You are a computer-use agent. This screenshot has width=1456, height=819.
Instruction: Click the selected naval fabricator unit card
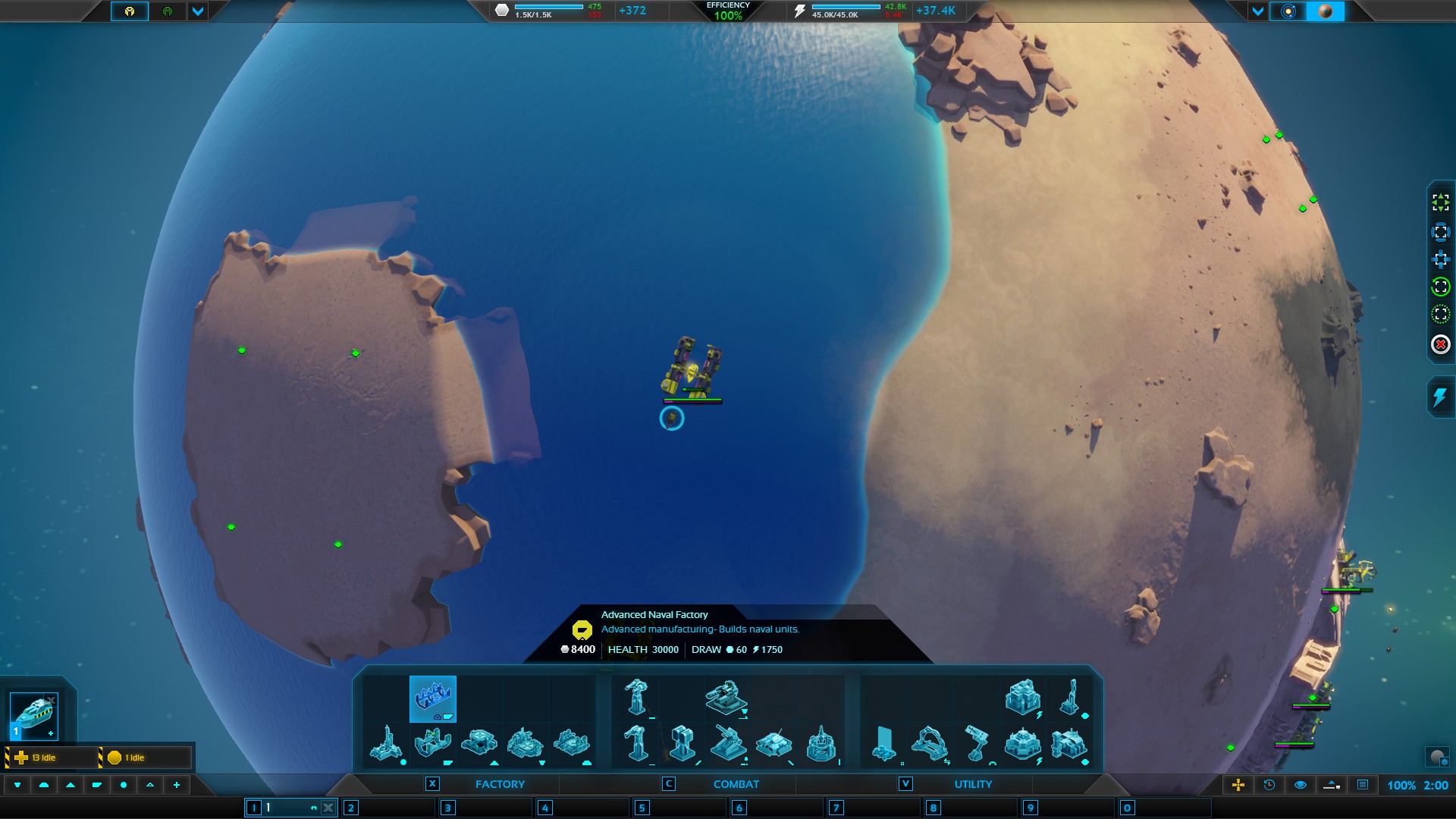point(34,716)
